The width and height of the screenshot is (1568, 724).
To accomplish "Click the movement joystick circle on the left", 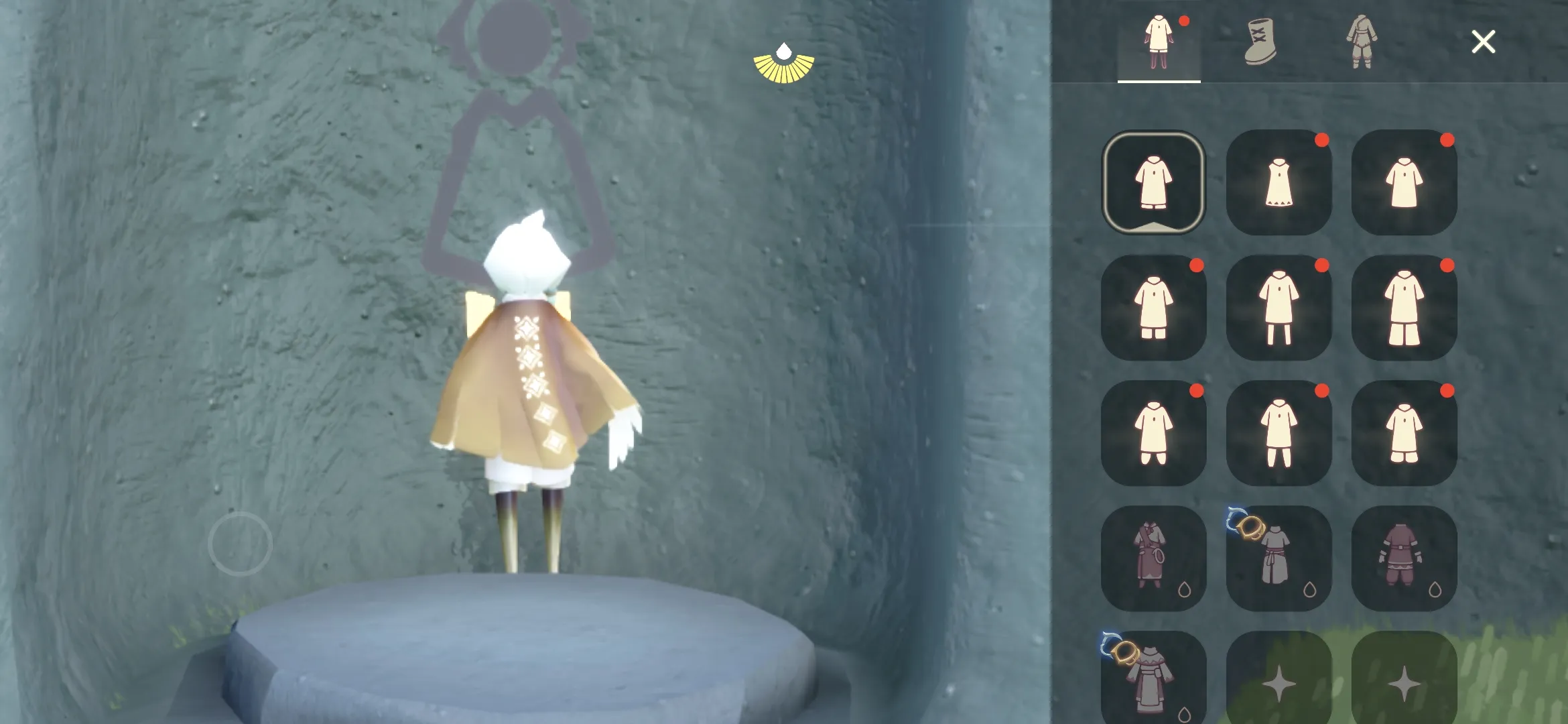I will click(239, 543).
